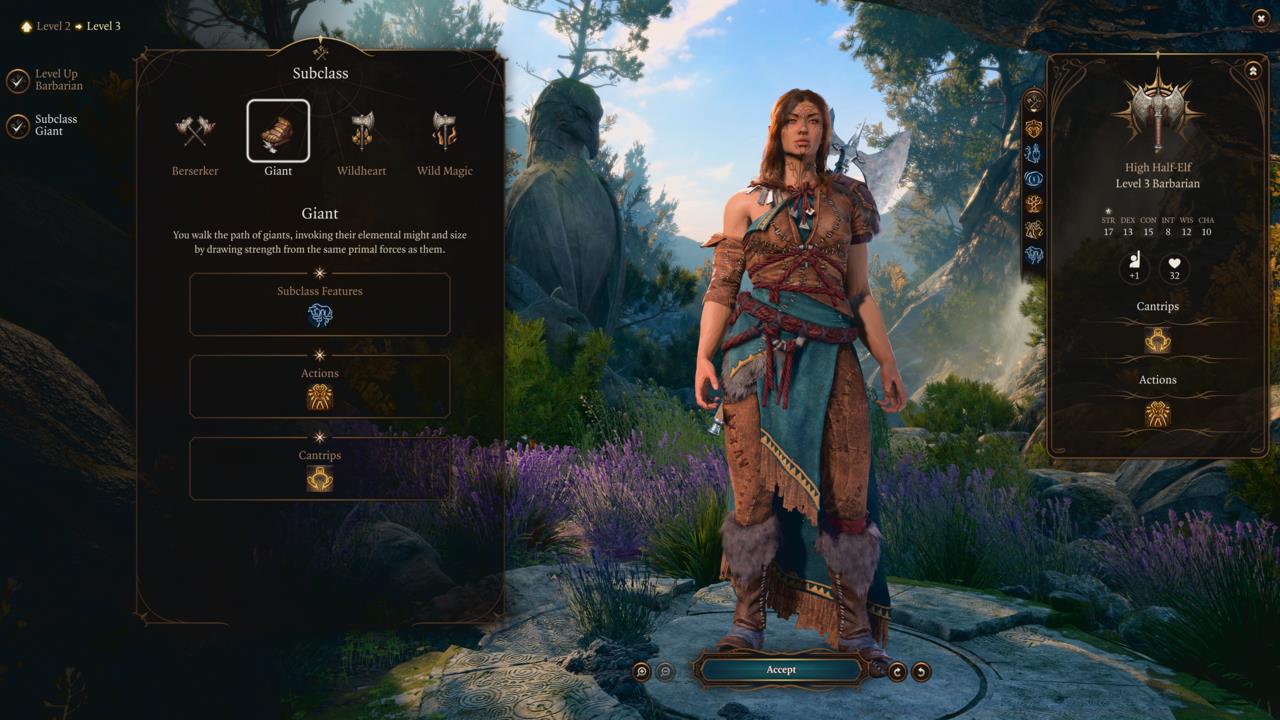Select the Wildheart subclass
The image size is (1280, 720).
[361, 130]
